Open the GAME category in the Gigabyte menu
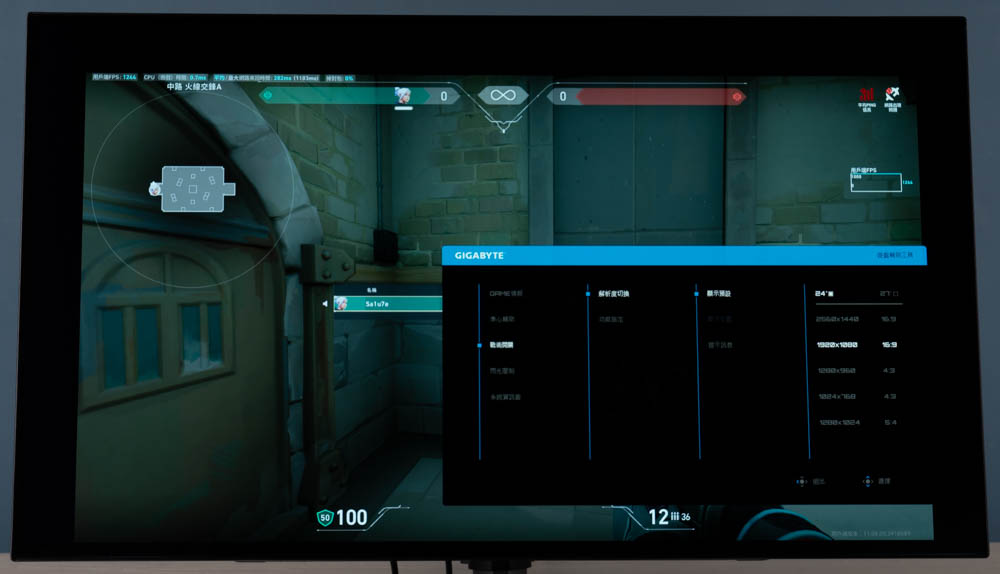The height and width of the screenshot is (574, 1000). (506, 293)
